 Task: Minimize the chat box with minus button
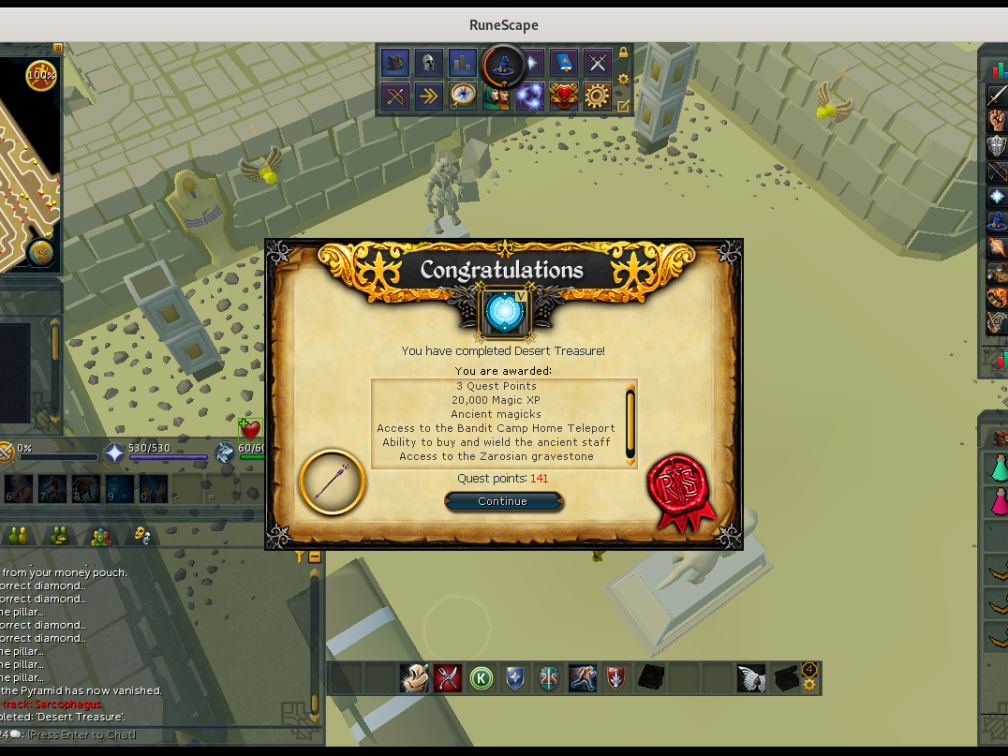pos(314,557)
